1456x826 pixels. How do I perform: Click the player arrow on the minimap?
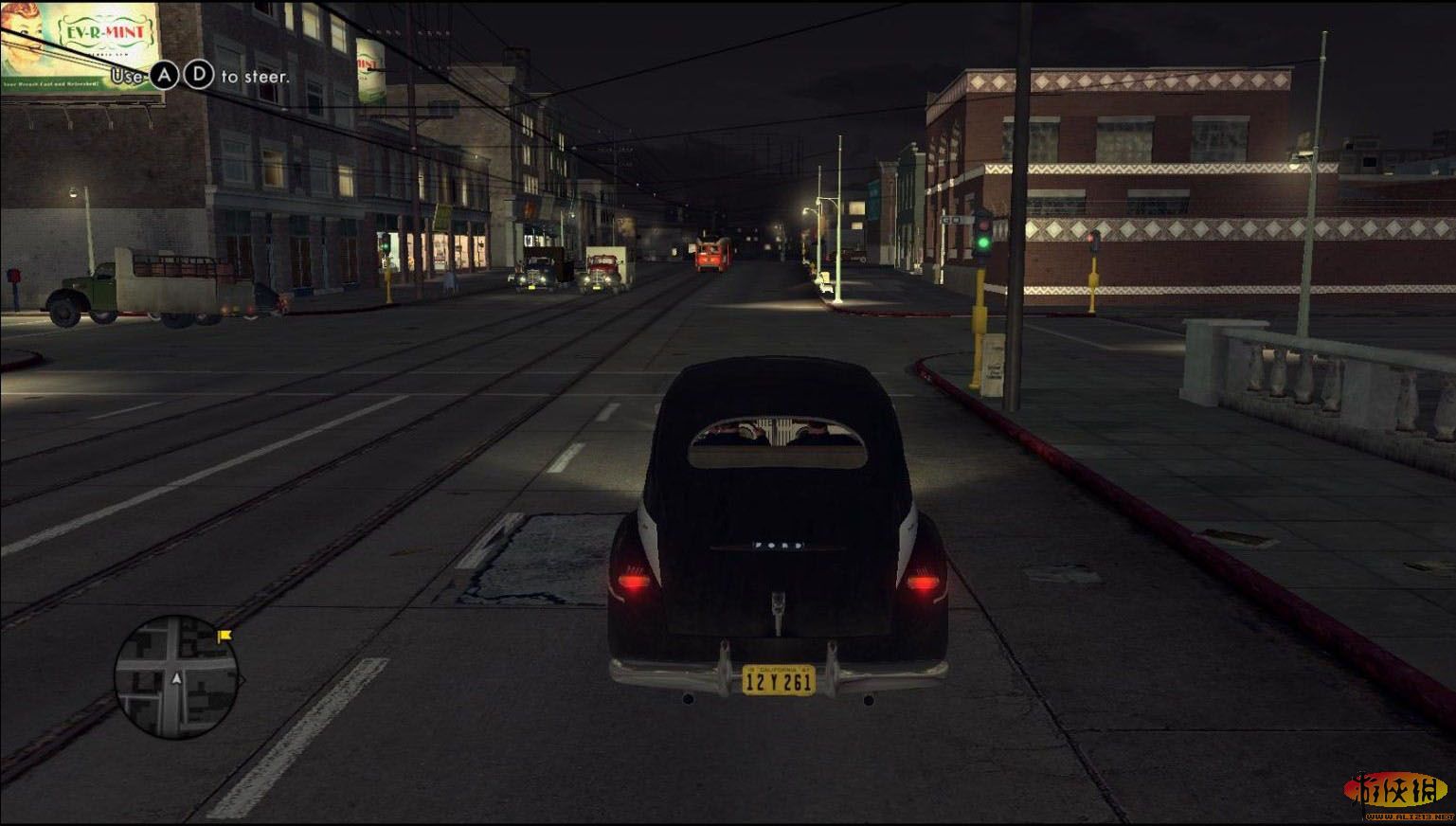tap(176, 678)
